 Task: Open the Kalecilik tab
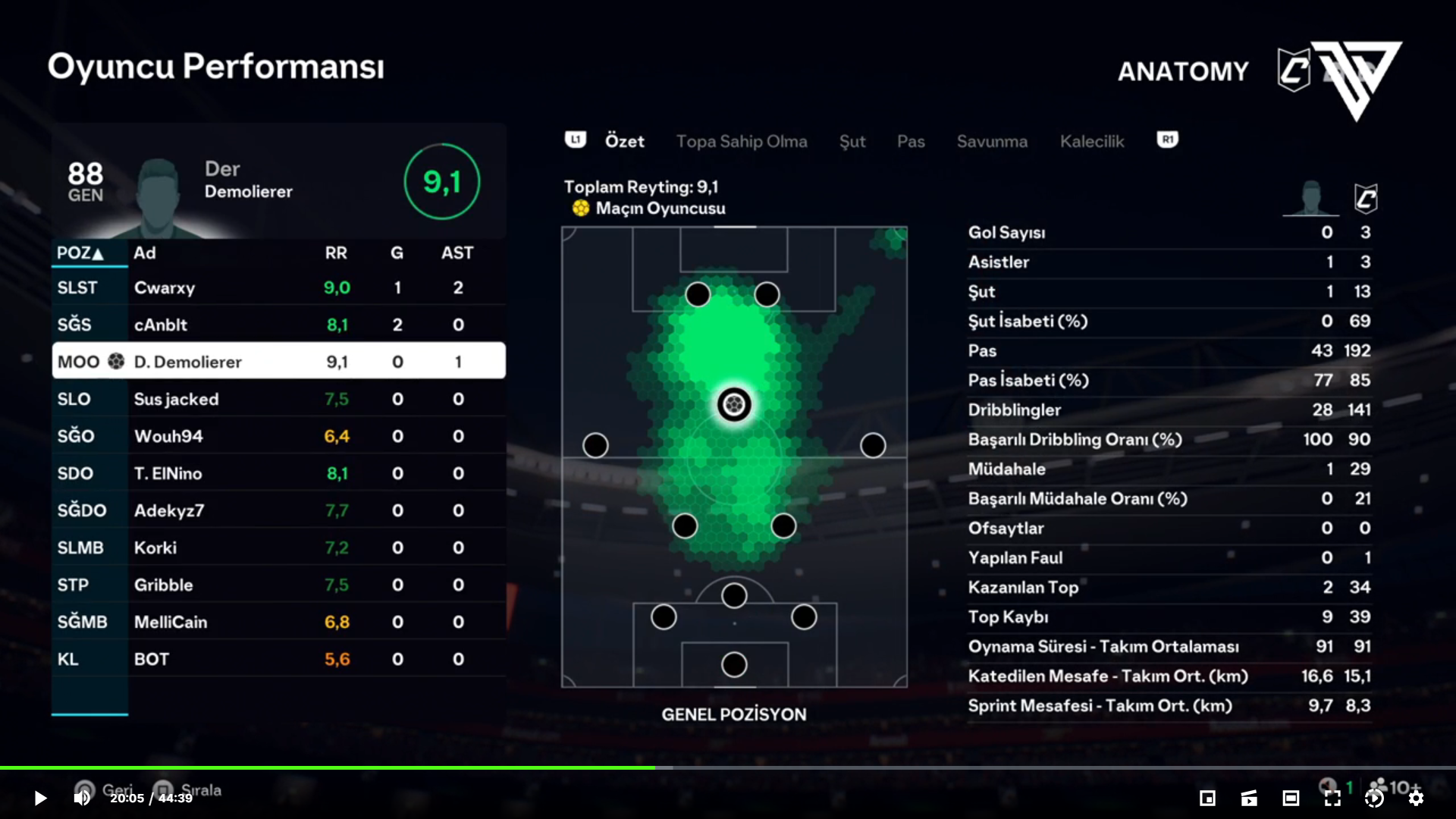pyautogui.click(x=1091, y=142)
